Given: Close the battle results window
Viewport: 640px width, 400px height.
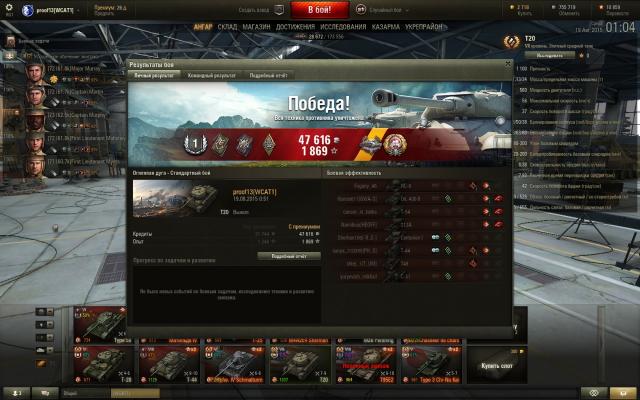Looking at the screenshot, I should pyautogui.click(x=507, y=64).
